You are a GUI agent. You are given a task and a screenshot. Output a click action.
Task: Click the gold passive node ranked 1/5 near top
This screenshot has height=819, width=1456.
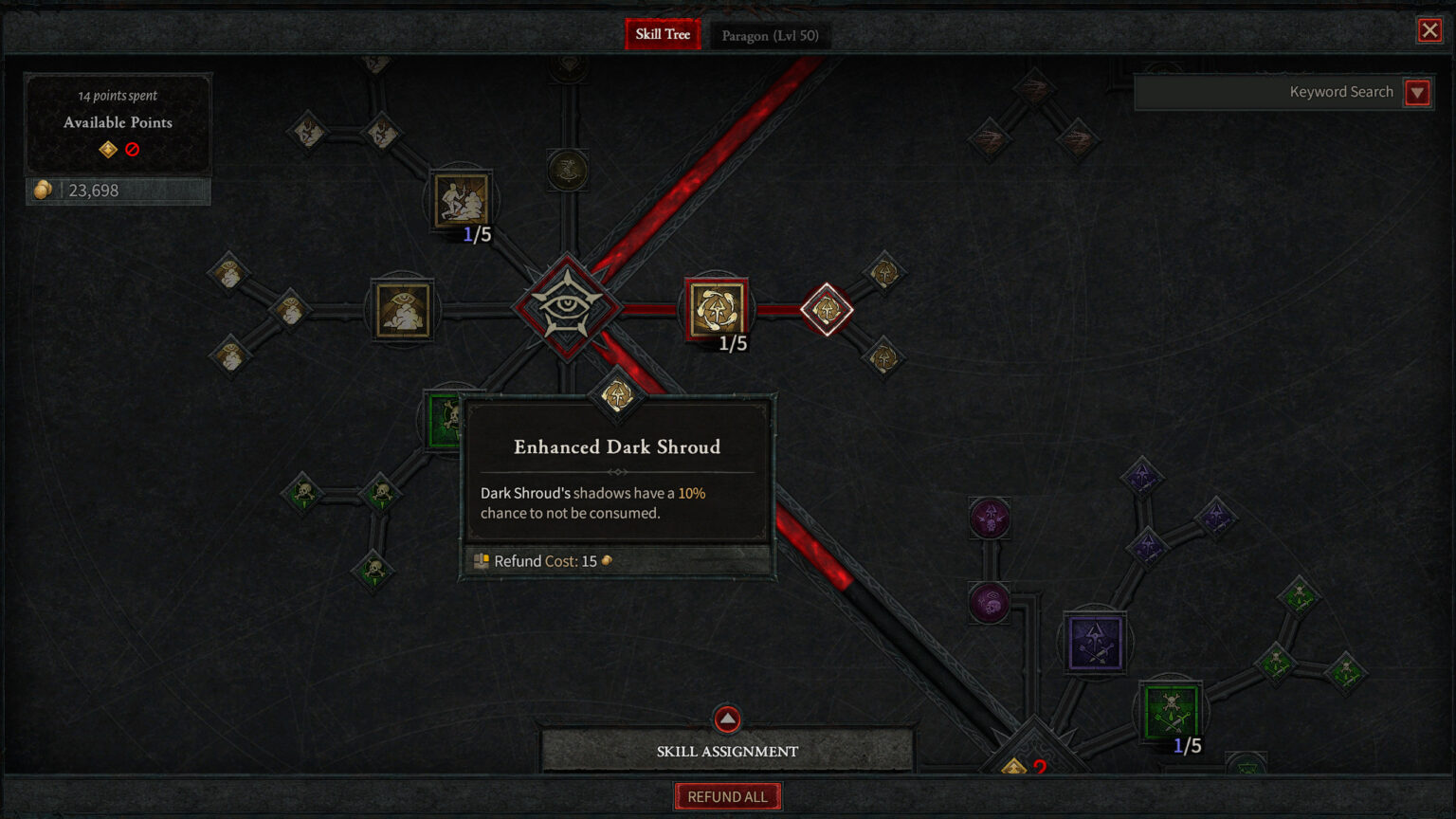[x=460, y=201]
